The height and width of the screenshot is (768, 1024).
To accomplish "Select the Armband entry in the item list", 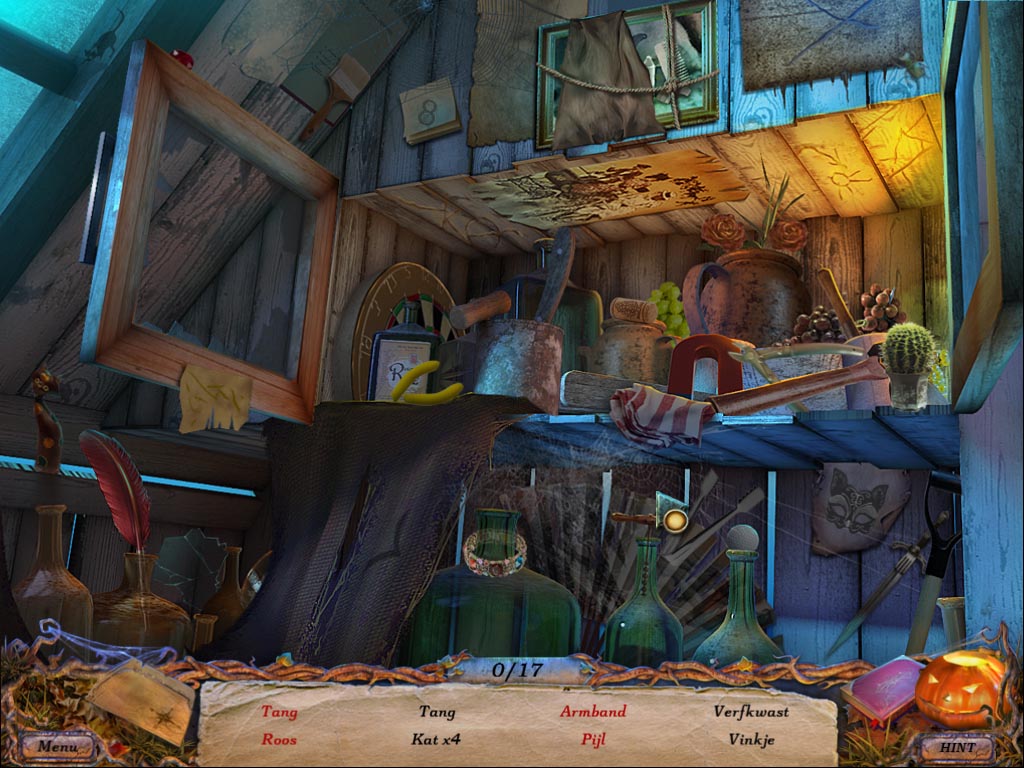I will 593,712.
